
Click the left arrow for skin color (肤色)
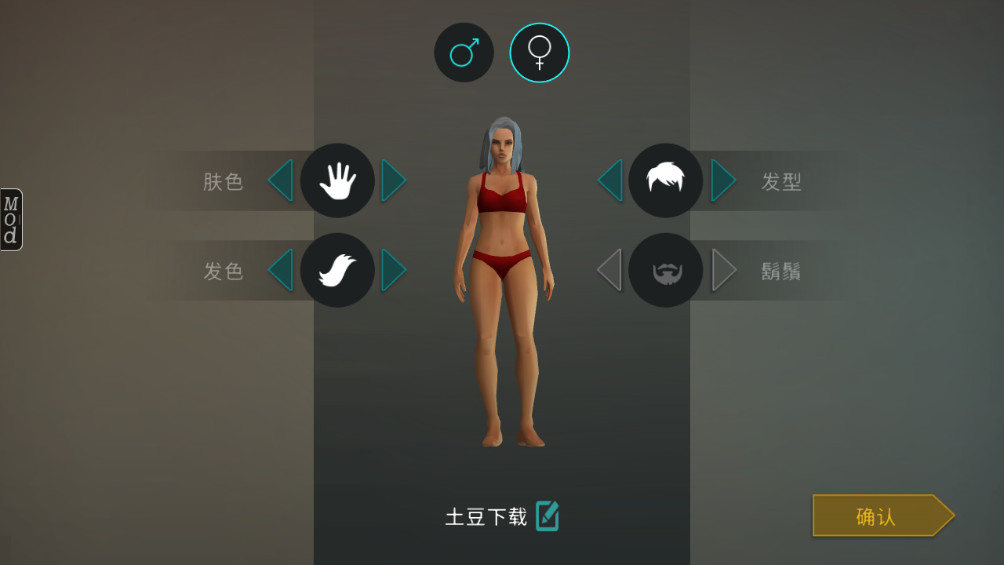coord(281,181)
